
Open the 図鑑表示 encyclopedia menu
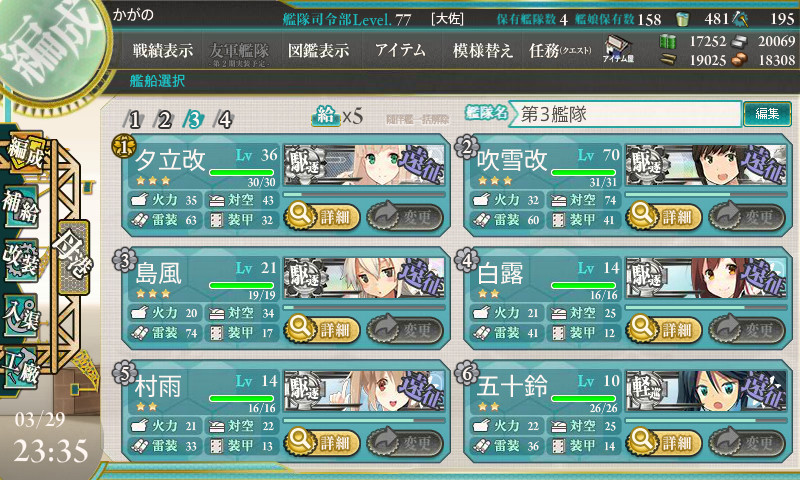318,51
